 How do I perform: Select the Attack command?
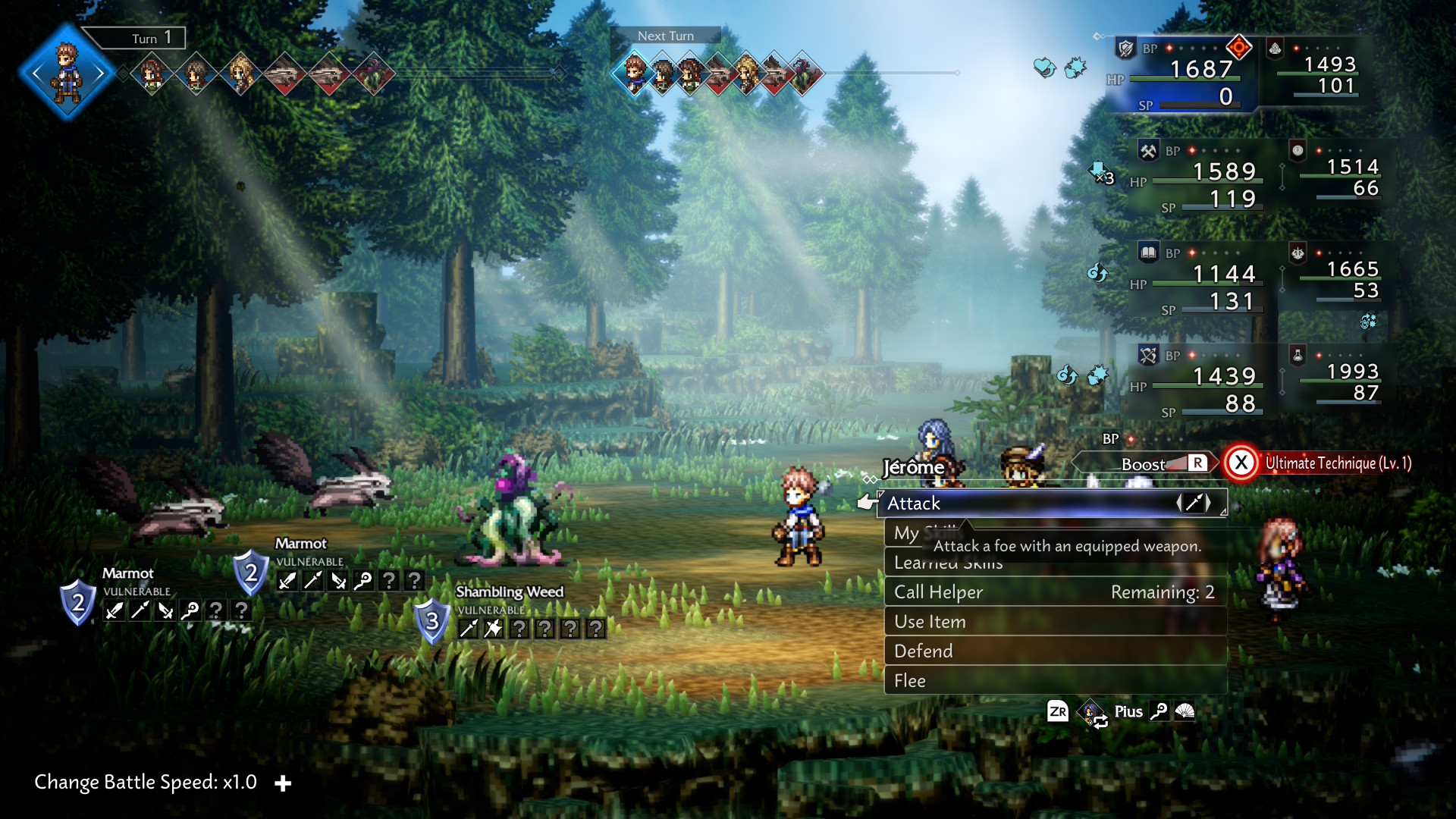click(986, 504)
